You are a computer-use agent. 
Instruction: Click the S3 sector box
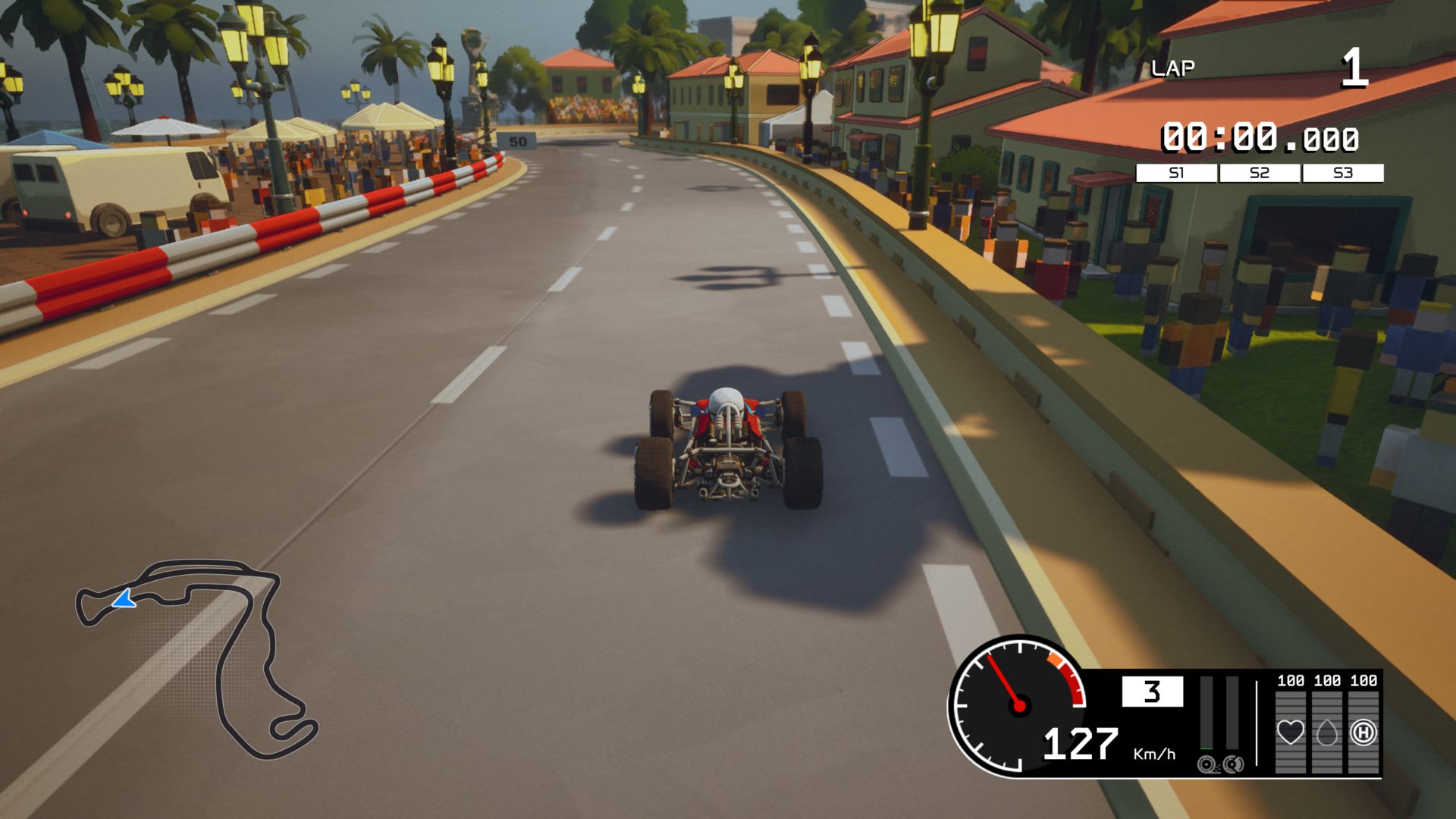pyautogui.click(x=1343, y=173)
